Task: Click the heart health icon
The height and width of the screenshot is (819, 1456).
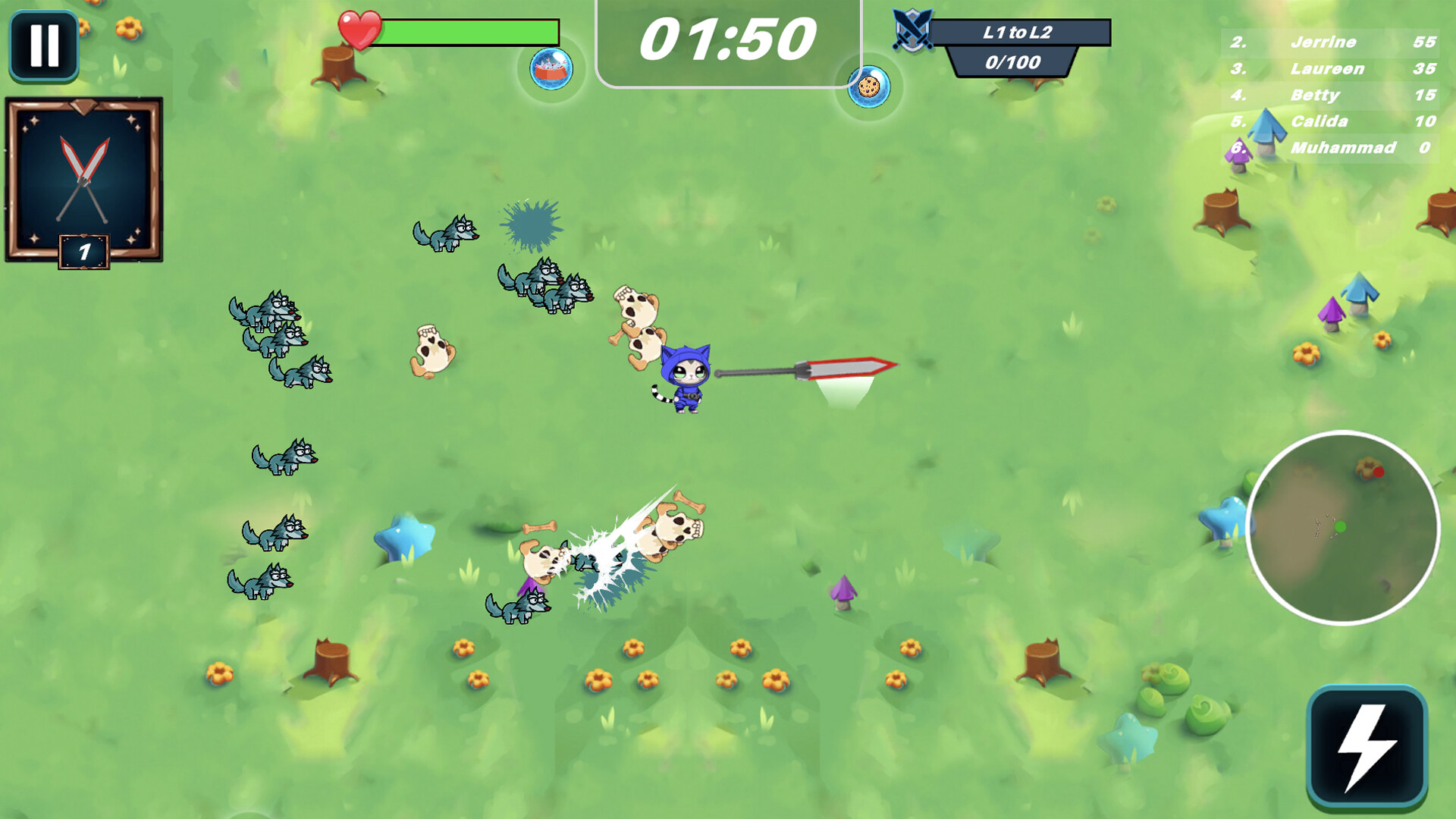Action: point(362,29)
